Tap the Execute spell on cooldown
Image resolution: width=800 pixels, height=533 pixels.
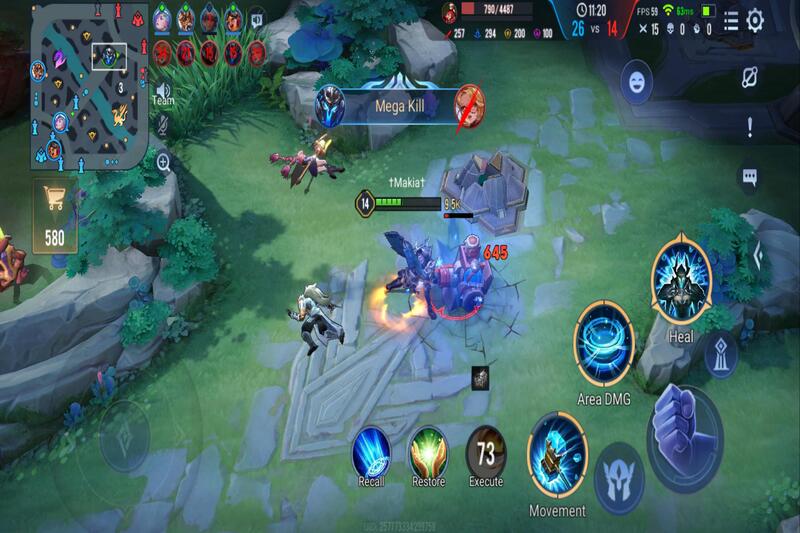click(486, 450)
